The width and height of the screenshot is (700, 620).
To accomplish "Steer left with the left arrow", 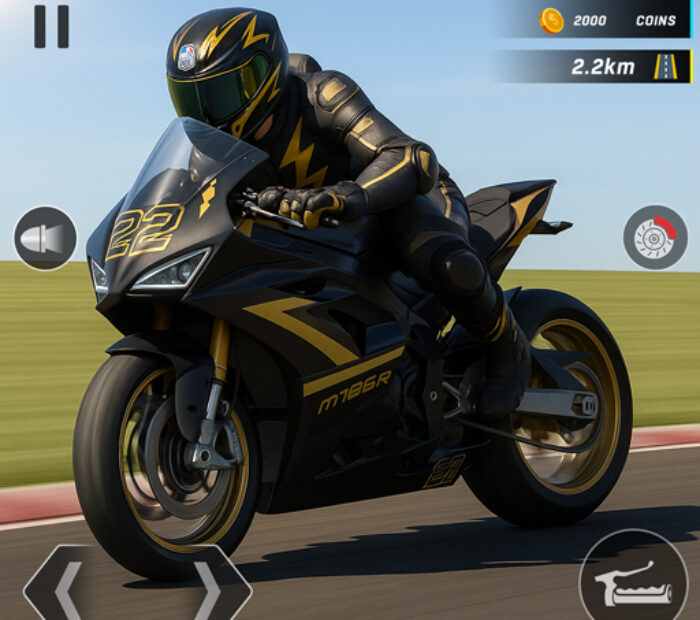I will (68, 590).
